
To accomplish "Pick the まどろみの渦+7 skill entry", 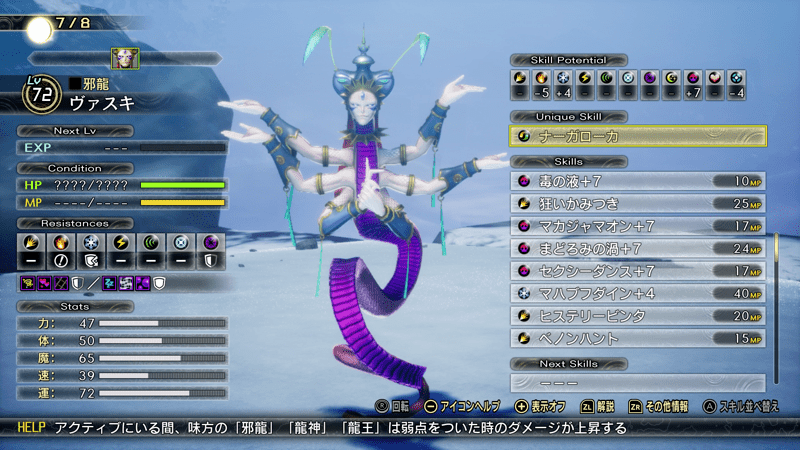I will [638, 248].
